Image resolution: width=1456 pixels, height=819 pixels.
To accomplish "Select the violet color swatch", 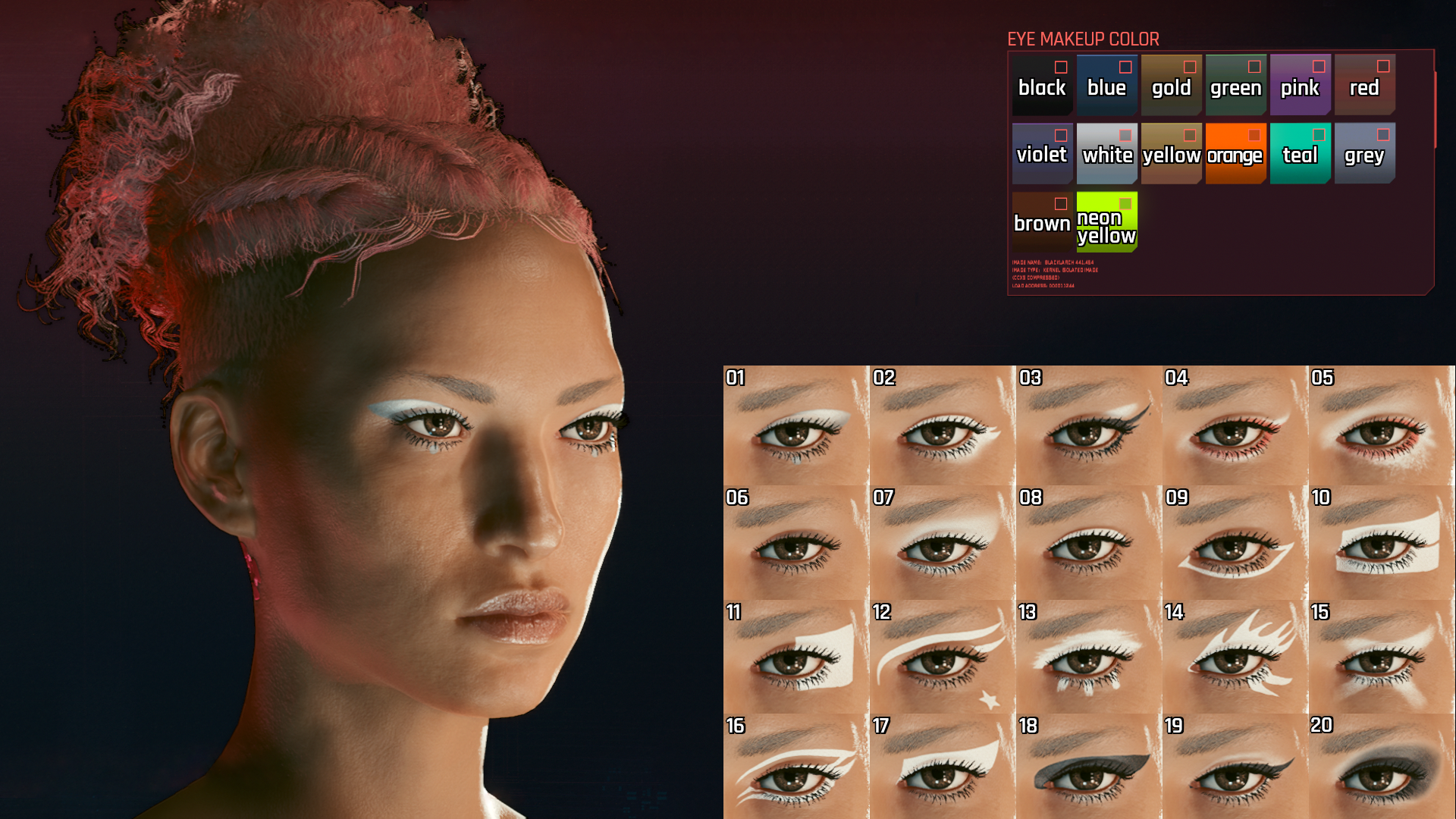I will (1042, 153).
